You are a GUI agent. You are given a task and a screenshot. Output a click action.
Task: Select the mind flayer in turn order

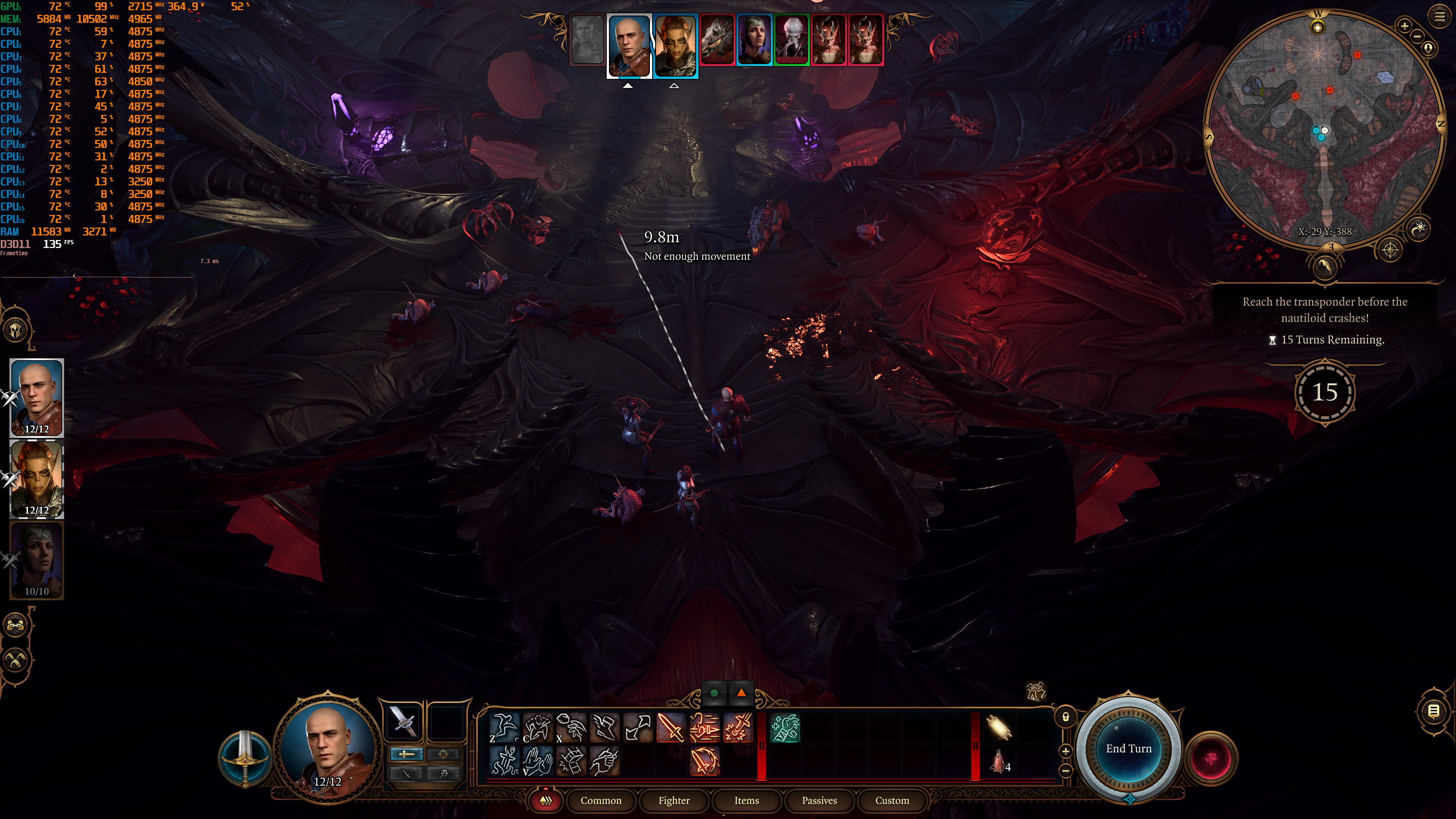click(x=791, y=39)
